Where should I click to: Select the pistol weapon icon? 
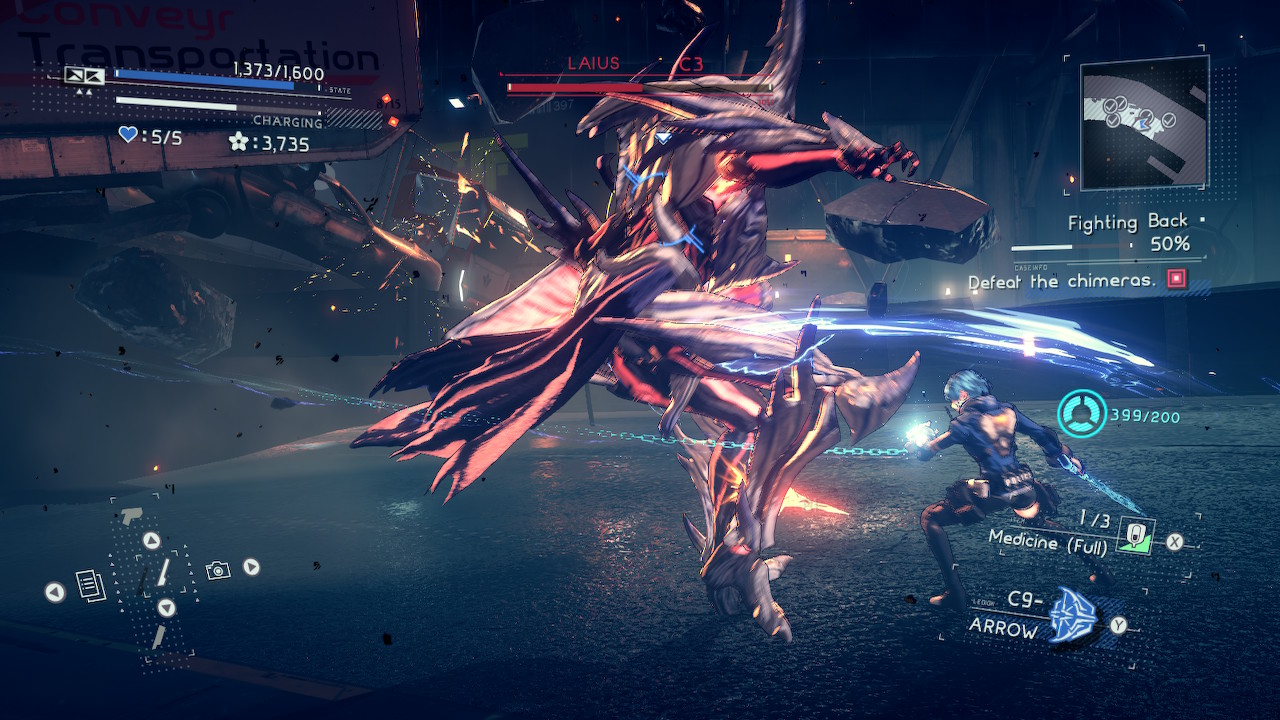pyautogui.click(x=131, y=515)
